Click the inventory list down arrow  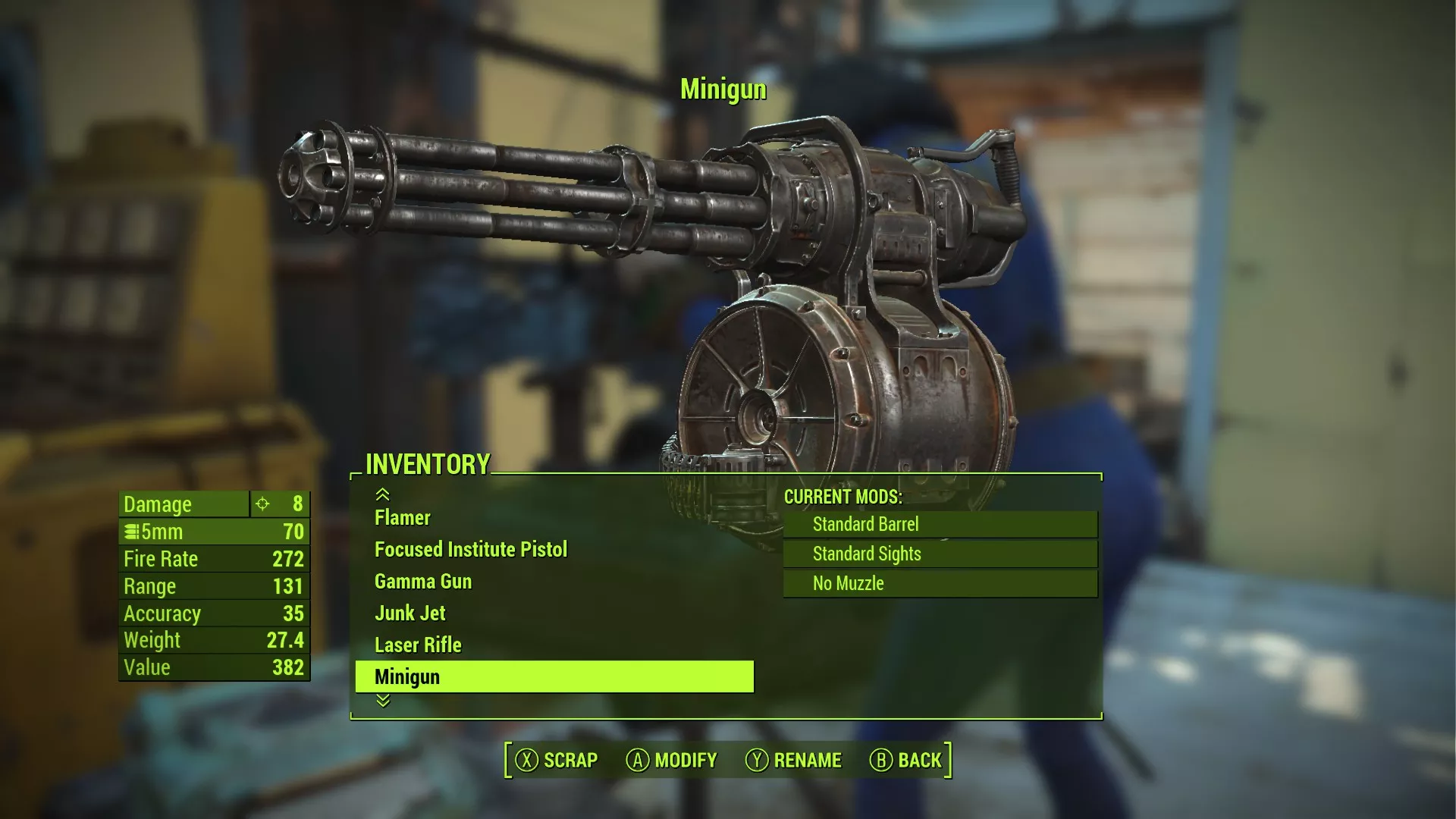pyautogui.click(x=383, y=701)
